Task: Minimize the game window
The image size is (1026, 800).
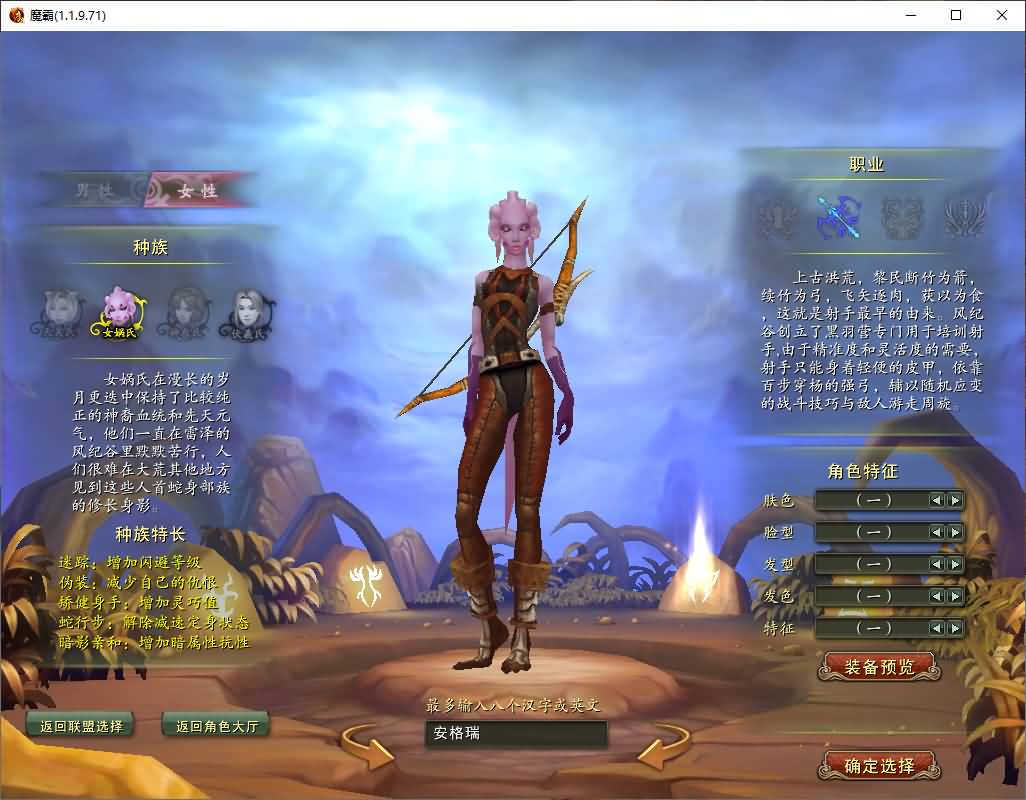Action: 910,15
